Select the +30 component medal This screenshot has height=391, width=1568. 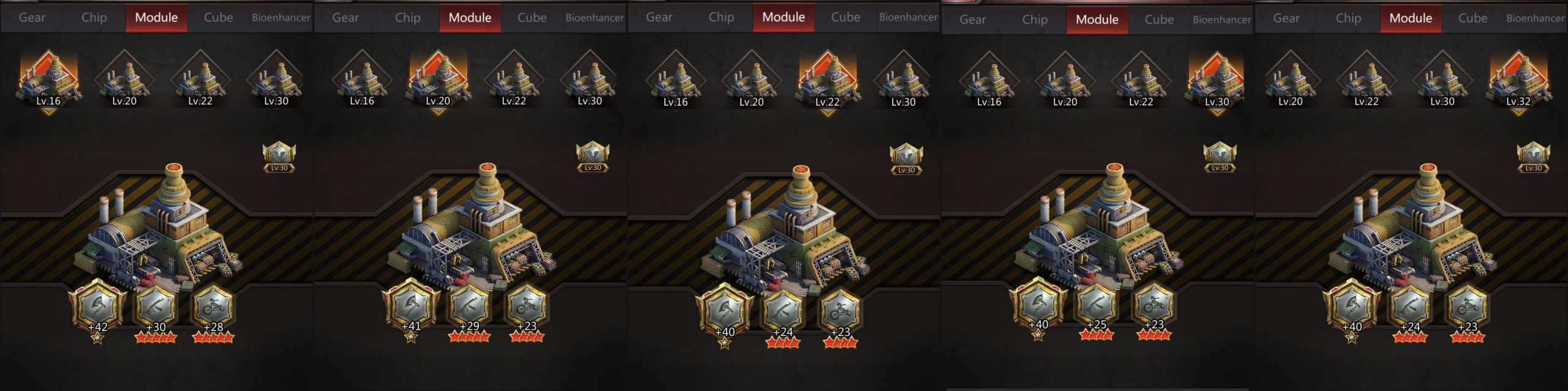(156, 305)
